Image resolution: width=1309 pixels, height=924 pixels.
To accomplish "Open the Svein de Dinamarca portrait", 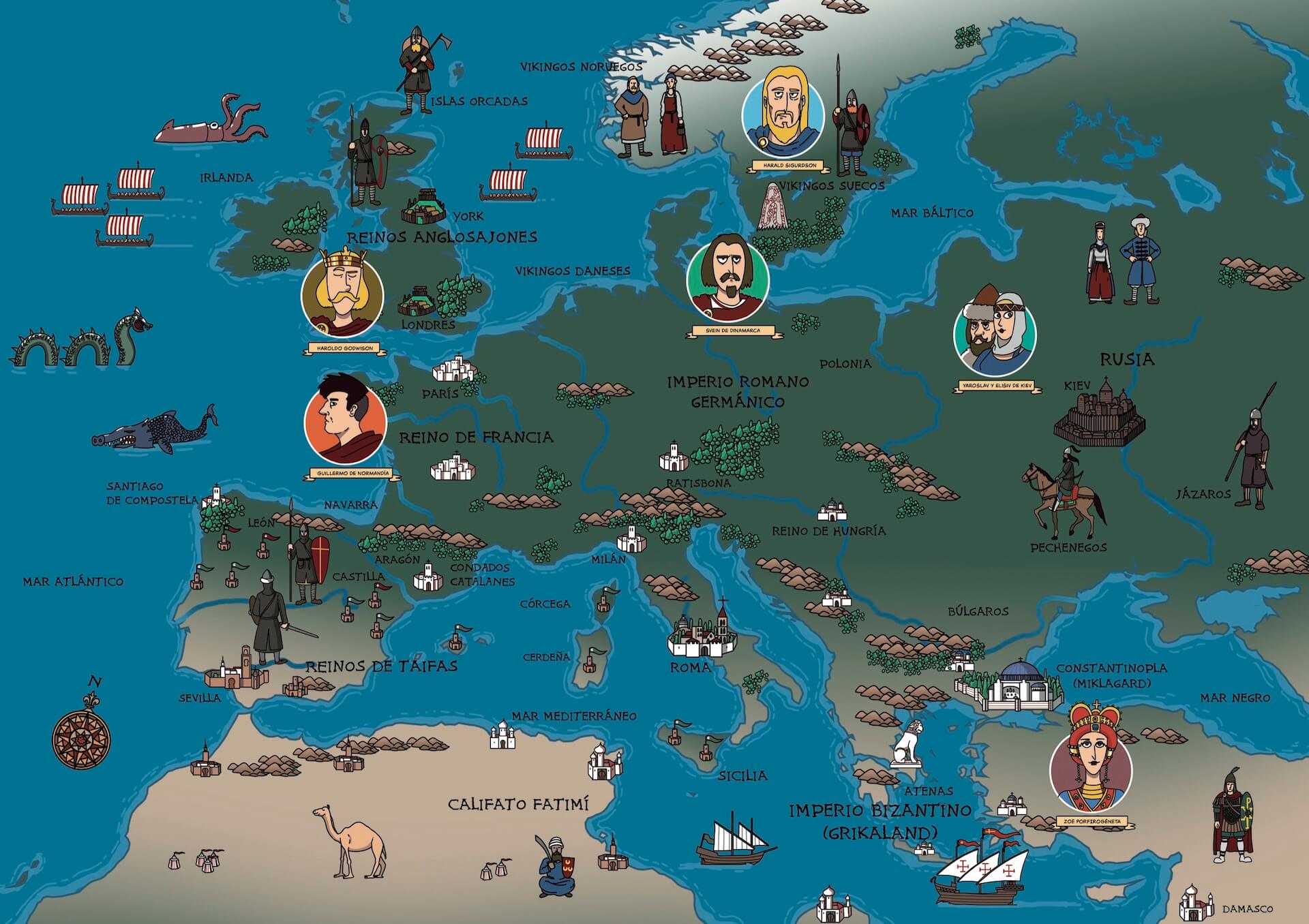I will pyautogui.click(x=728, y=277).
